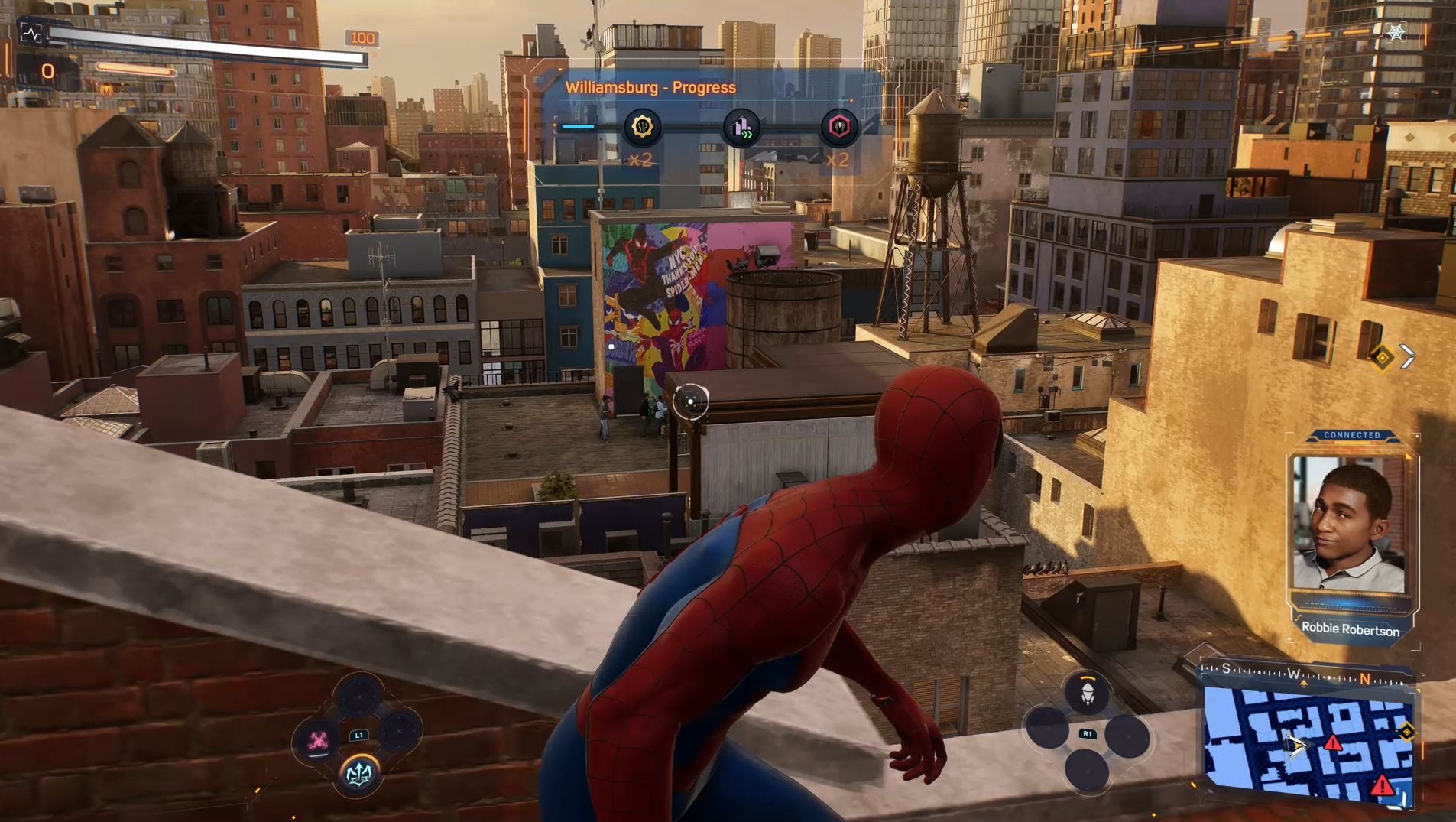Select the red crime alert nearest the player arrow

(1333, 742)
